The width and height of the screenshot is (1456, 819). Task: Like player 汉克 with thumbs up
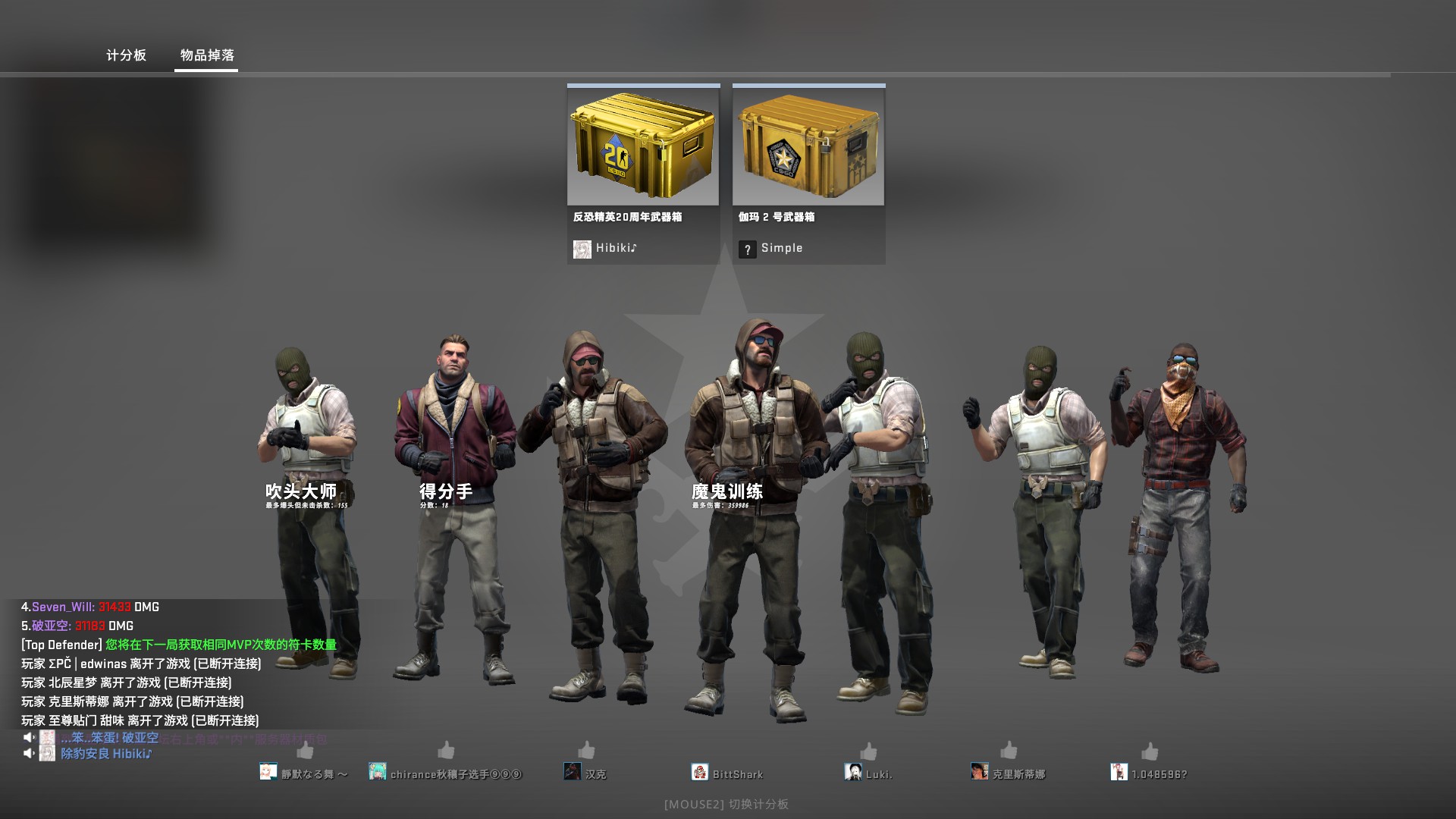tap(586, 750)
